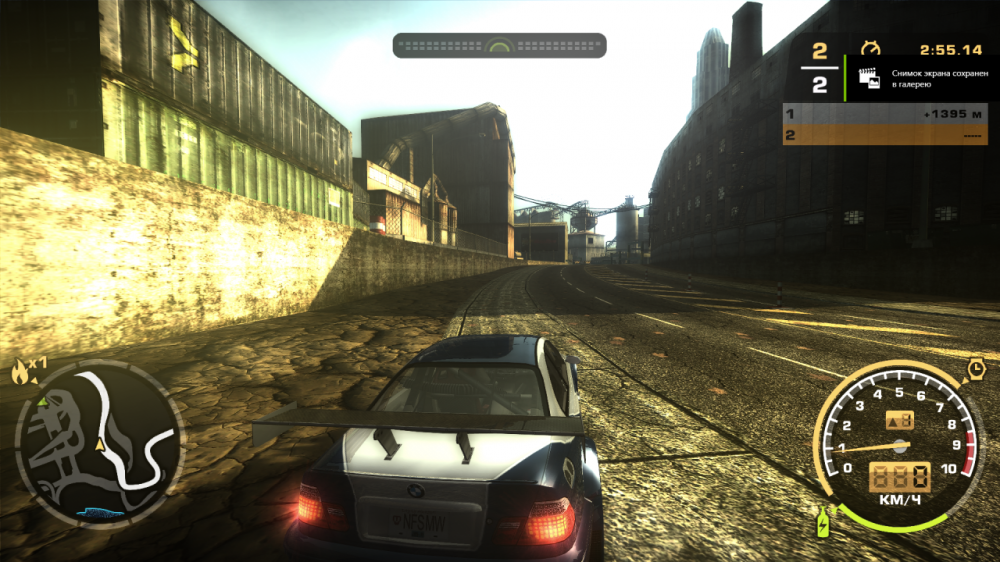Click the speedbreaker clock icon

pos(976,370)
